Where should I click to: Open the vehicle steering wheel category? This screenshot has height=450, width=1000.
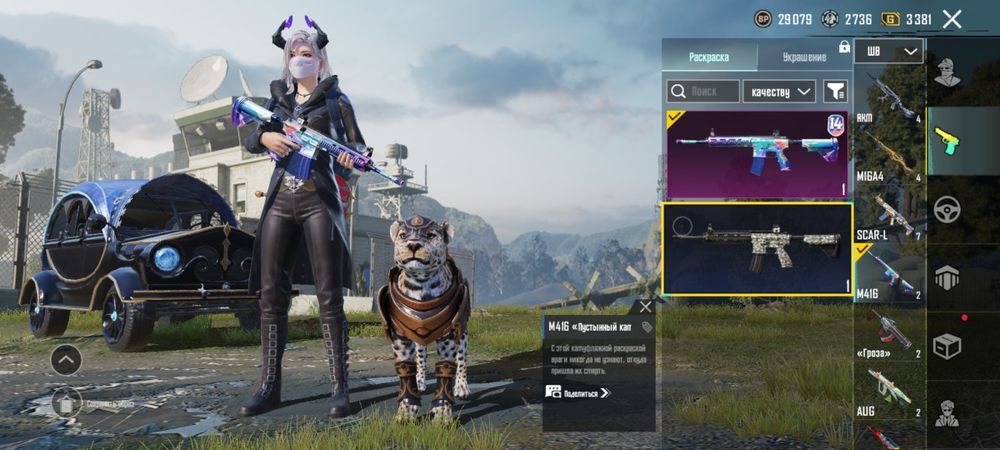pyautogui.click(x=948, y=209)
